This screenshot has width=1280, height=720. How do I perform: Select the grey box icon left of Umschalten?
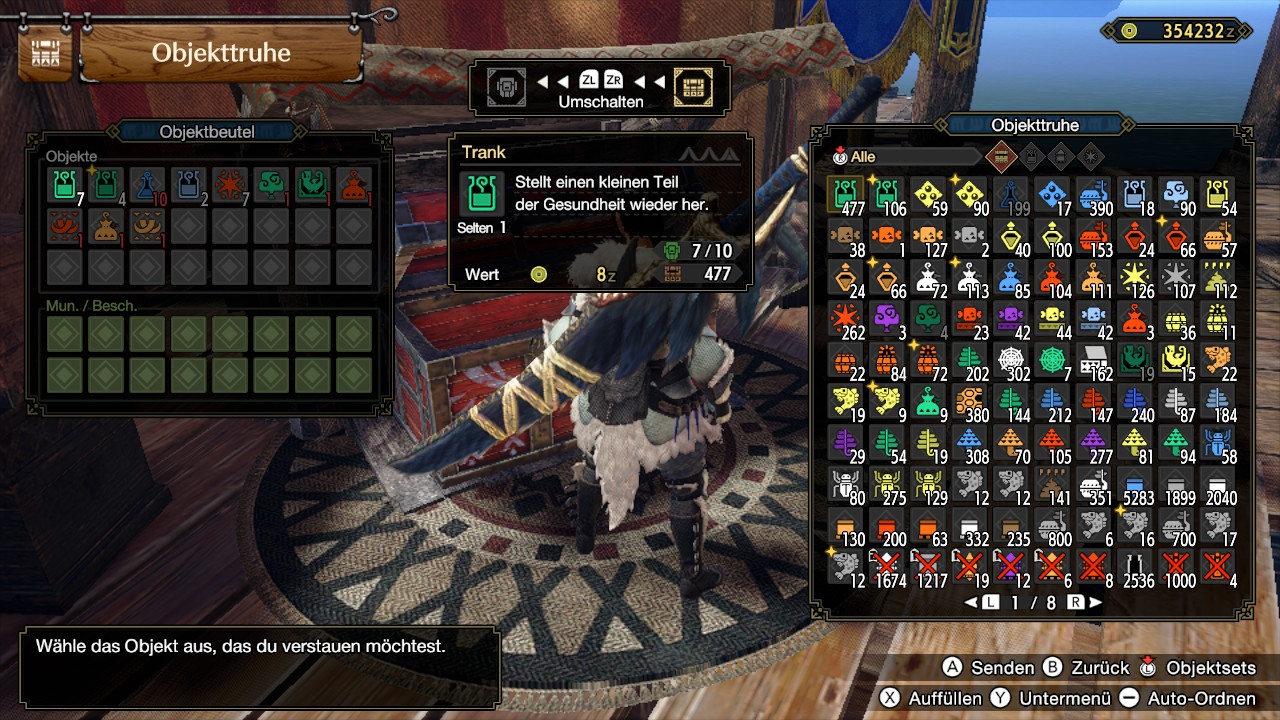(x=506, y=88)
